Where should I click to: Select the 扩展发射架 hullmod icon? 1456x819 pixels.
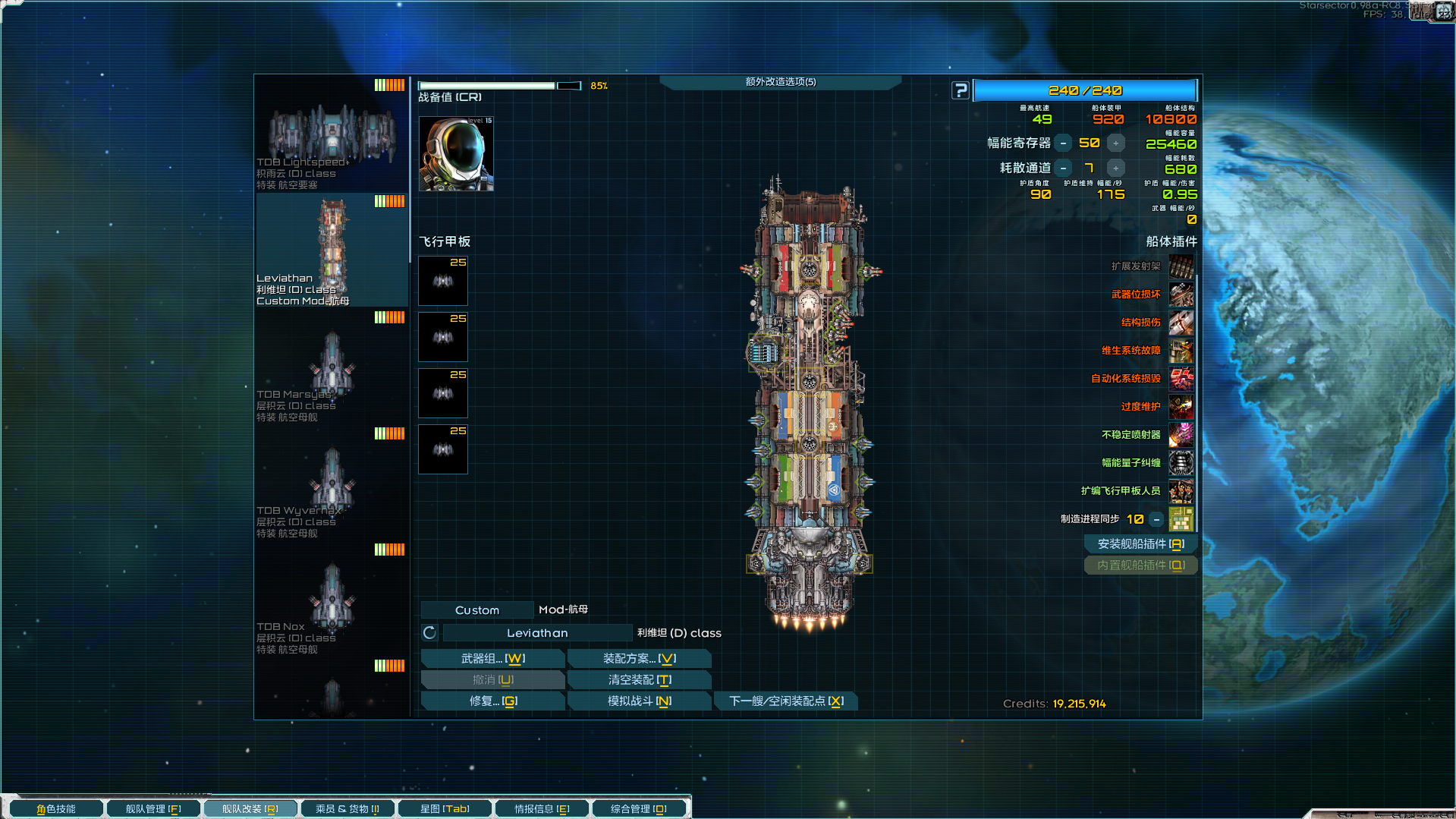[x=1181, y=266]
